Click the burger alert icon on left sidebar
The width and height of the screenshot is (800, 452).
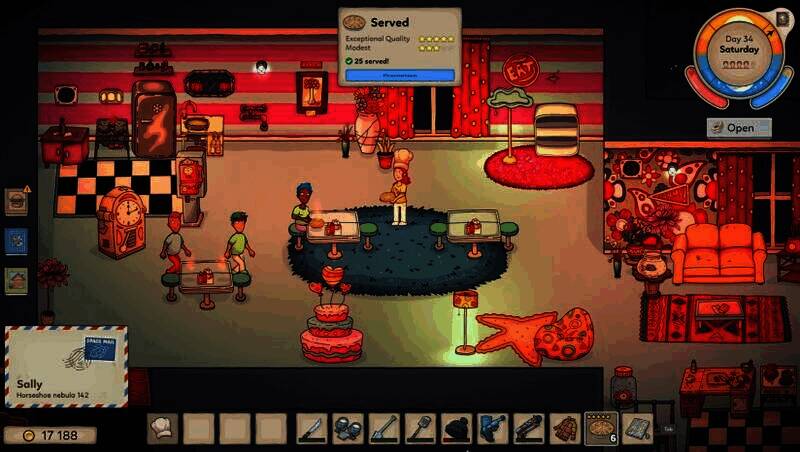(16, 200)
